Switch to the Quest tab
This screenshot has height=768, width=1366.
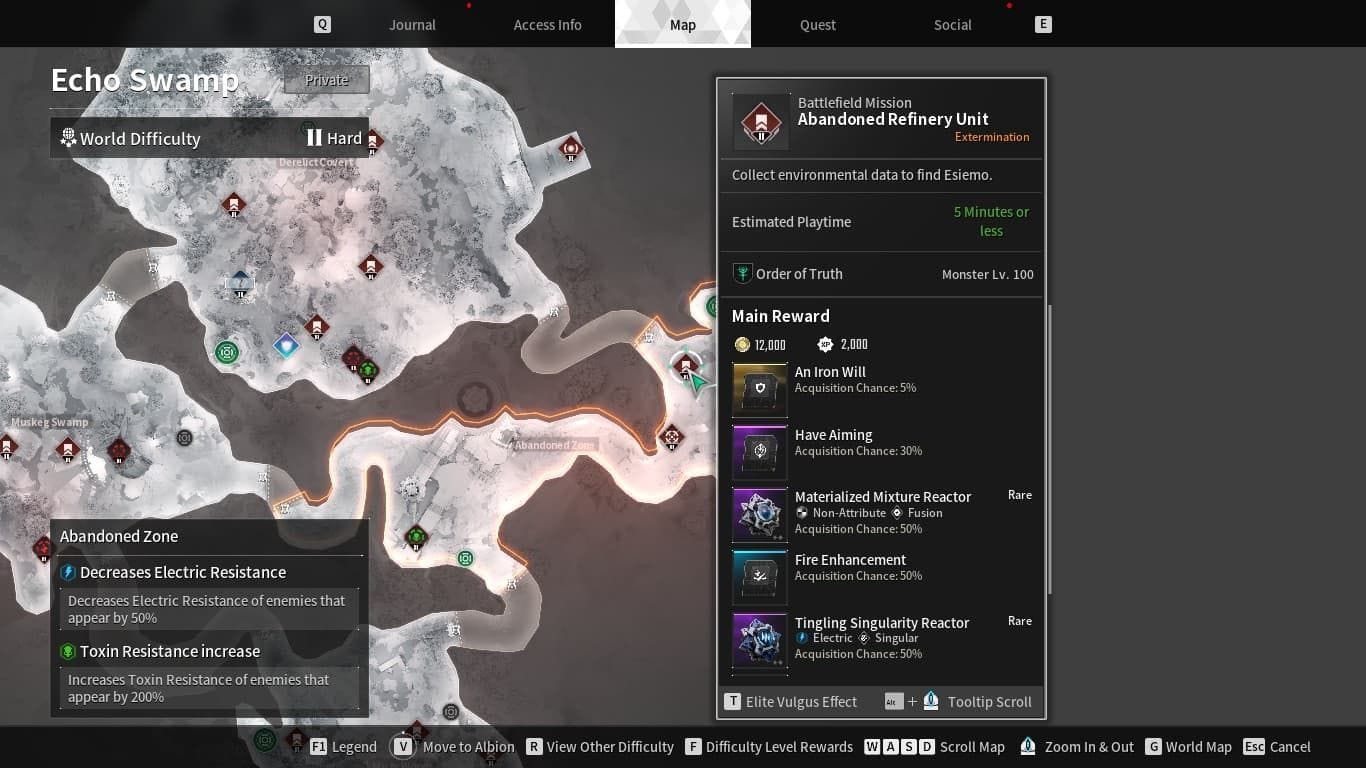[817, 24]
